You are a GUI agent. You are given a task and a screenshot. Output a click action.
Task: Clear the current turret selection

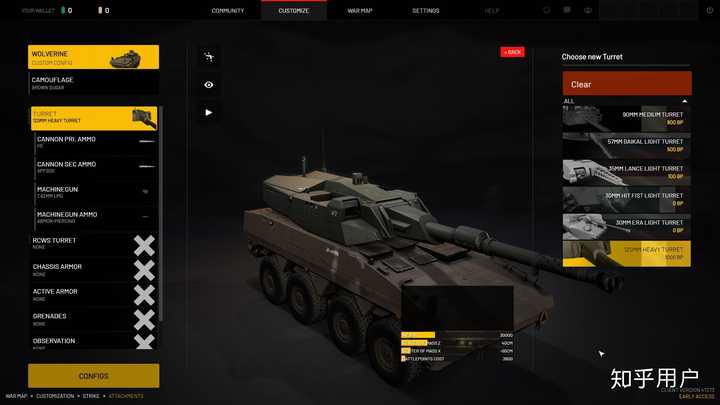point(626,84)
